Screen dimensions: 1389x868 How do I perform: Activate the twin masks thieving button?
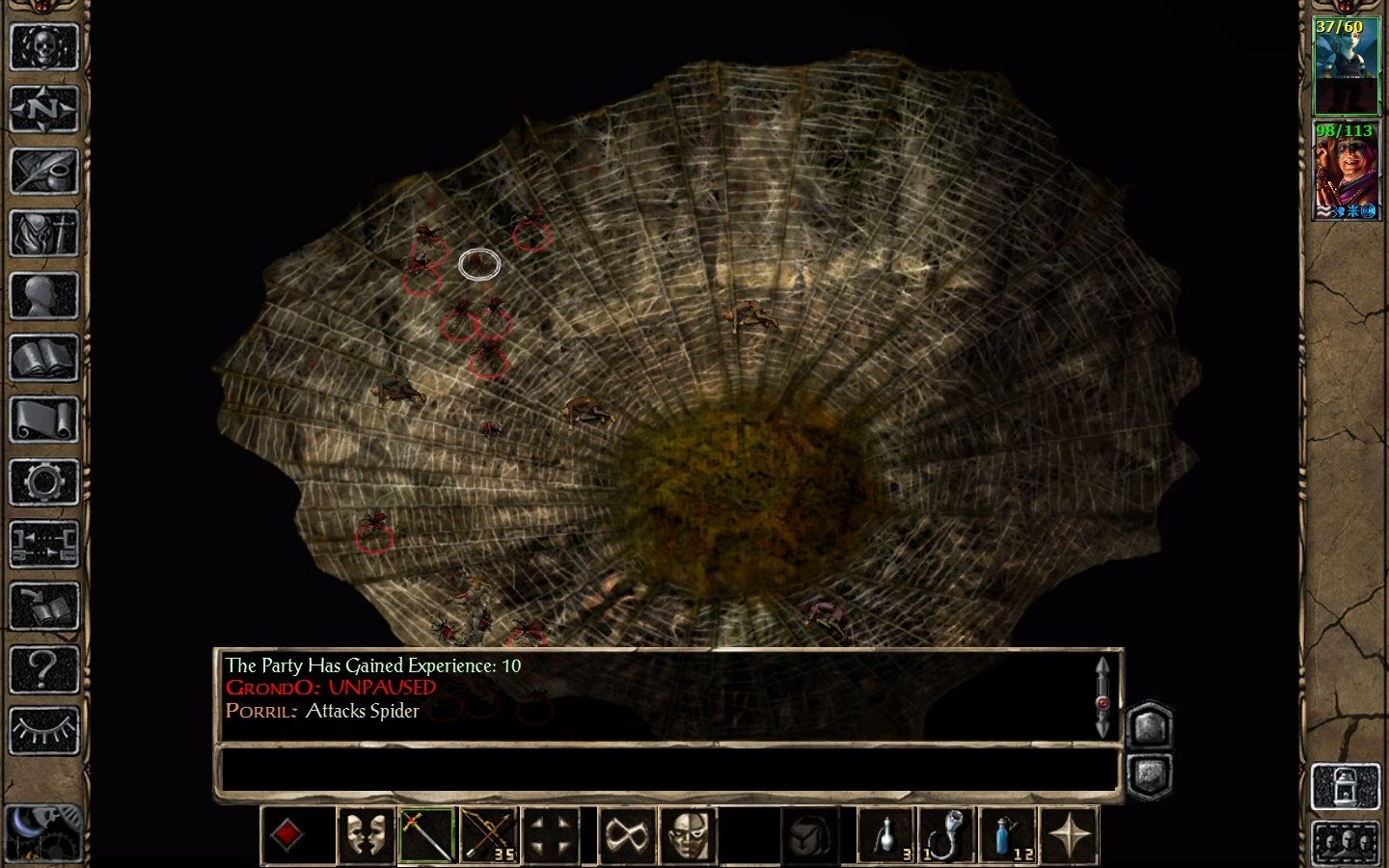point(366,835)
